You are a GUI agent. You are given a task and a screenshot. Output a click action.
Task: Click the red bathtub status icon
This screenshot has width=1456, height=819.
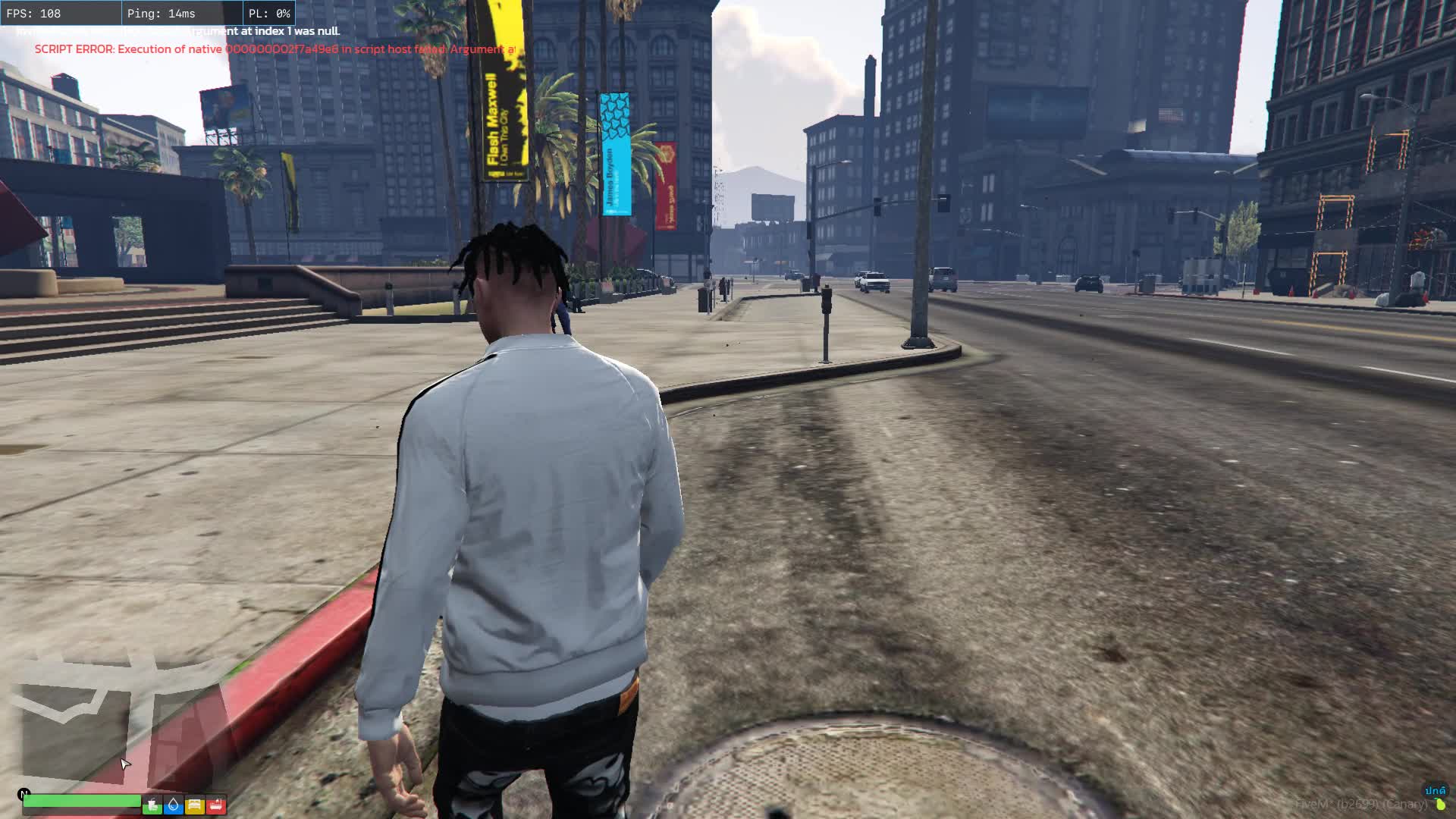(x=216, y=805)
